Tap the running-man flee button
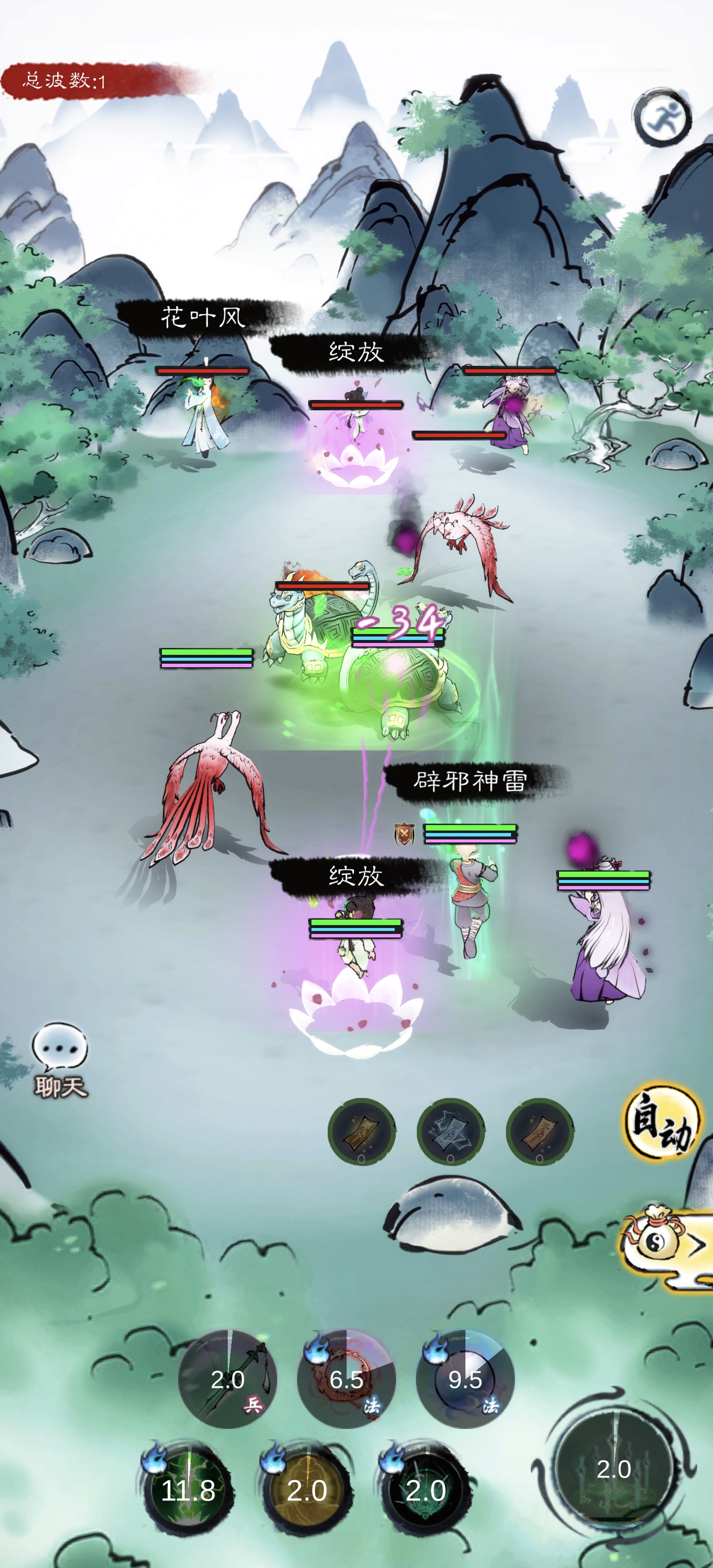This screenshot has height=1568, width=713. point(662,117)
